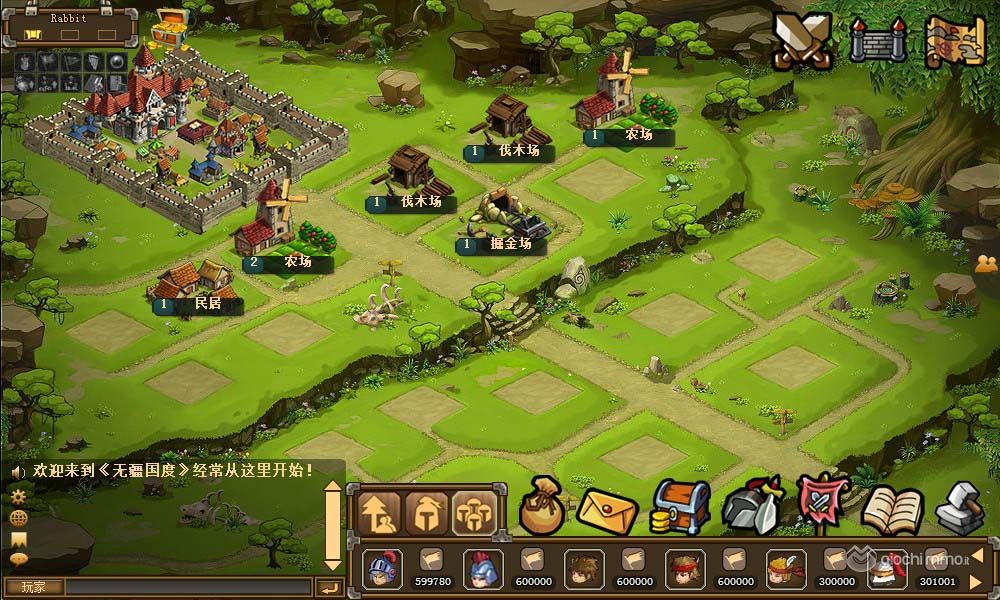The image size is (1000, 600).
Task: Open the red banner guild menu
Action: [x=821, y=505]
